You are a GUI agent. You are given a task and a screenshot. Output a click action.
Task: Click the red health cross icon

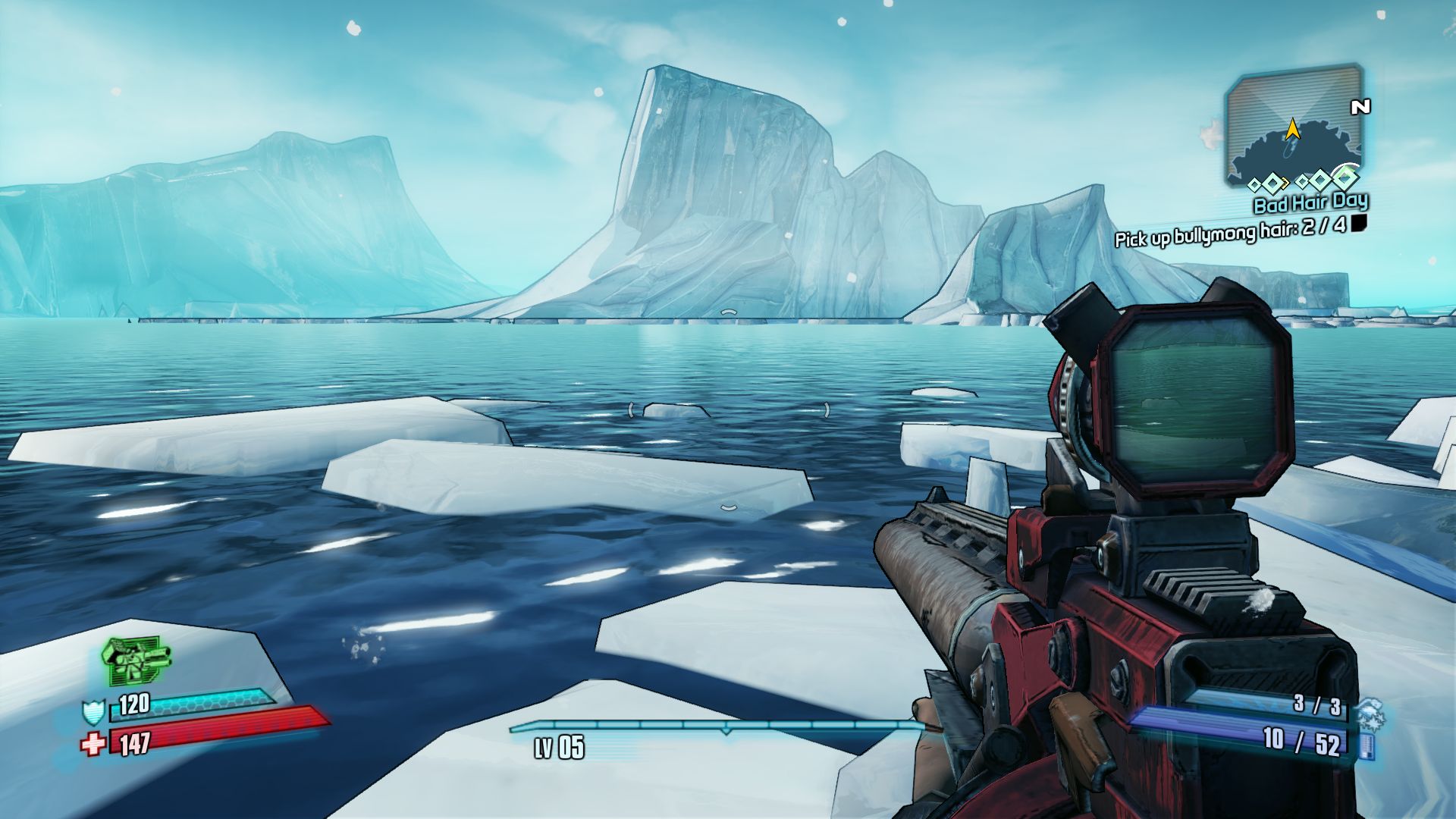(x=93, y=744)
